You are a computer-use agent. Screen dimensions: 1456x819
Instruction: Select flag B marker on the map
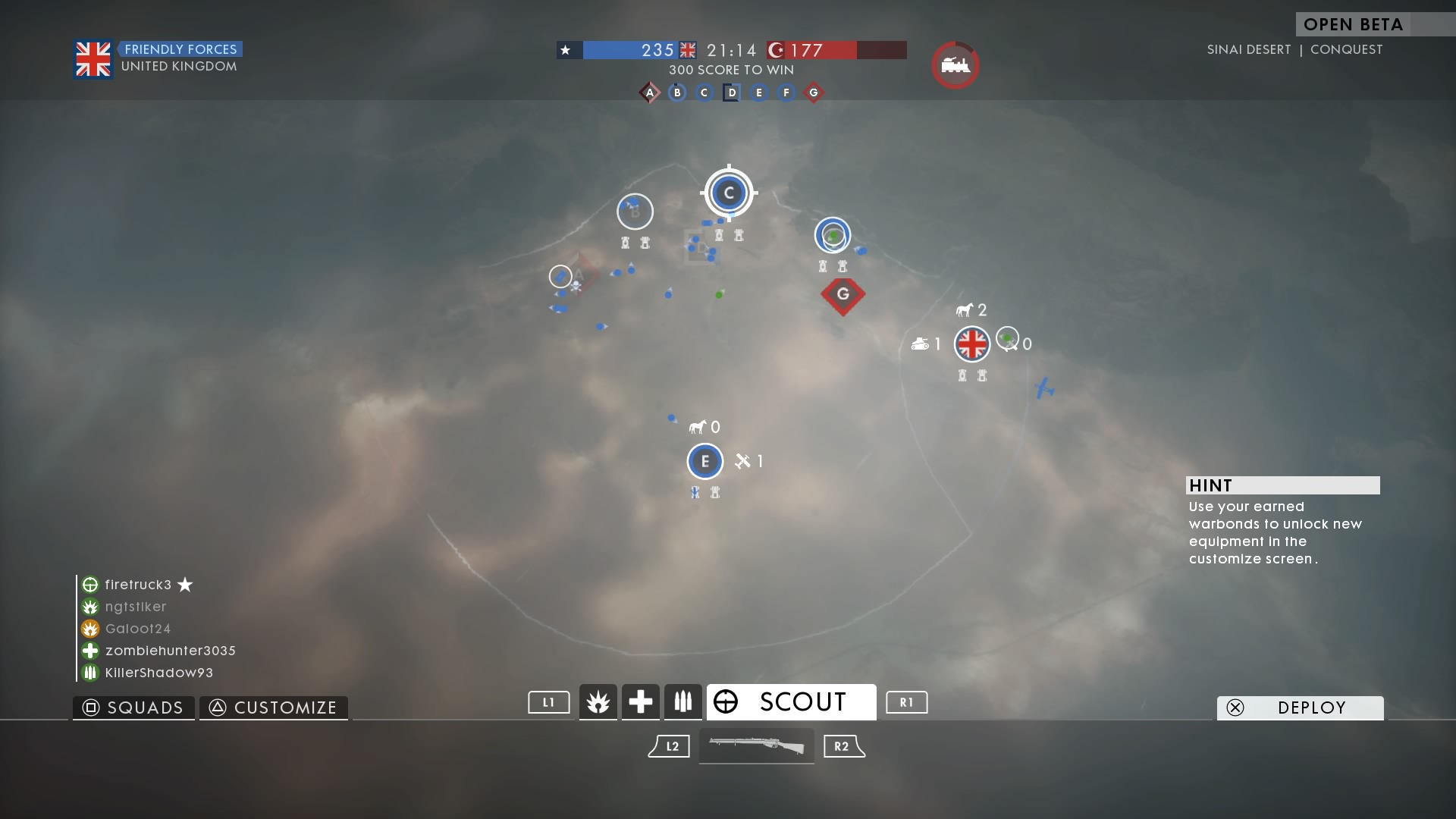pyautogui.click(x=635, y=212)
